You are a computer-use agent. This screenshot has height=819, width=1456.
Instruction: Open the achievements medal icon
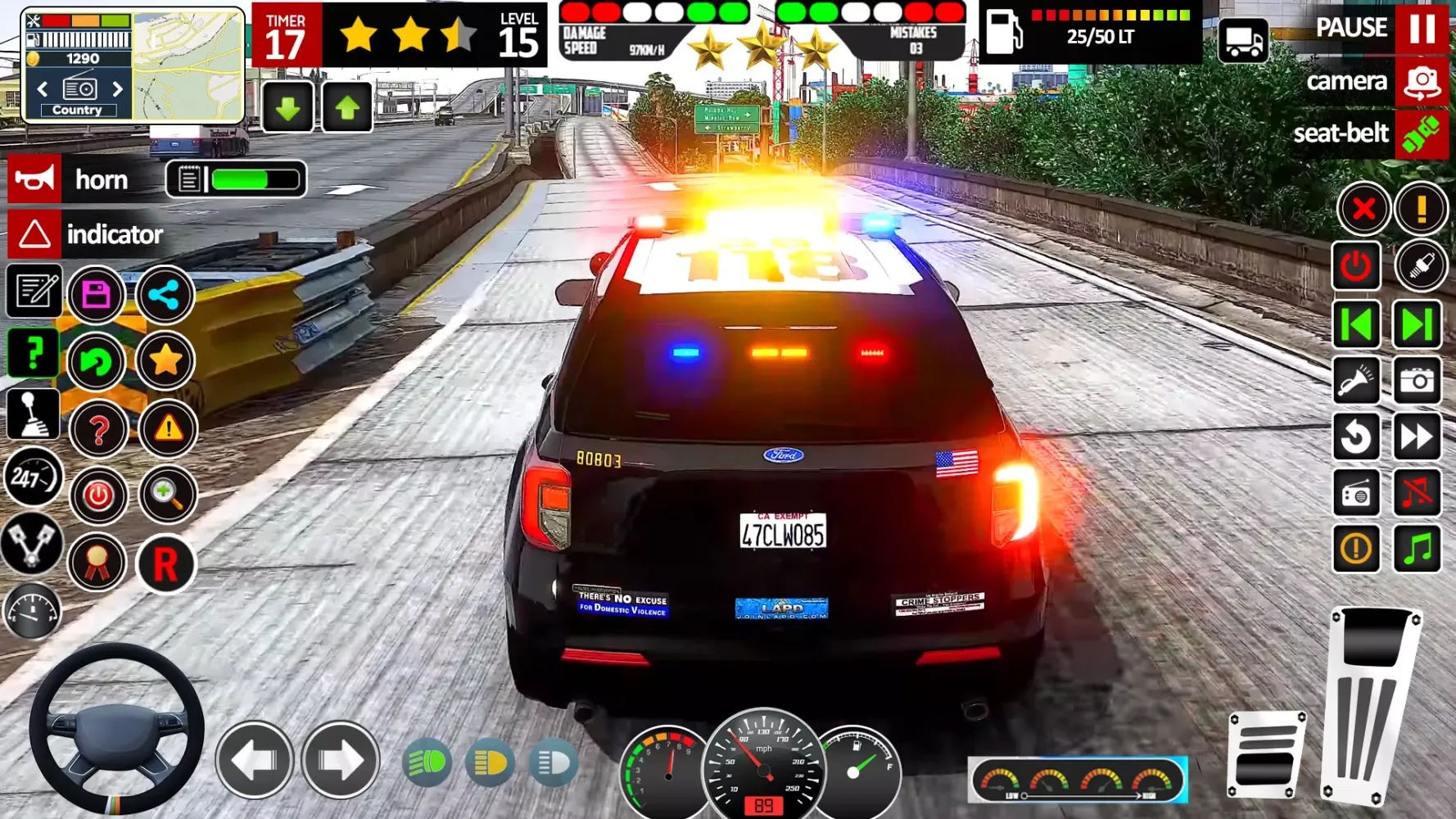(x=97, y=562)
